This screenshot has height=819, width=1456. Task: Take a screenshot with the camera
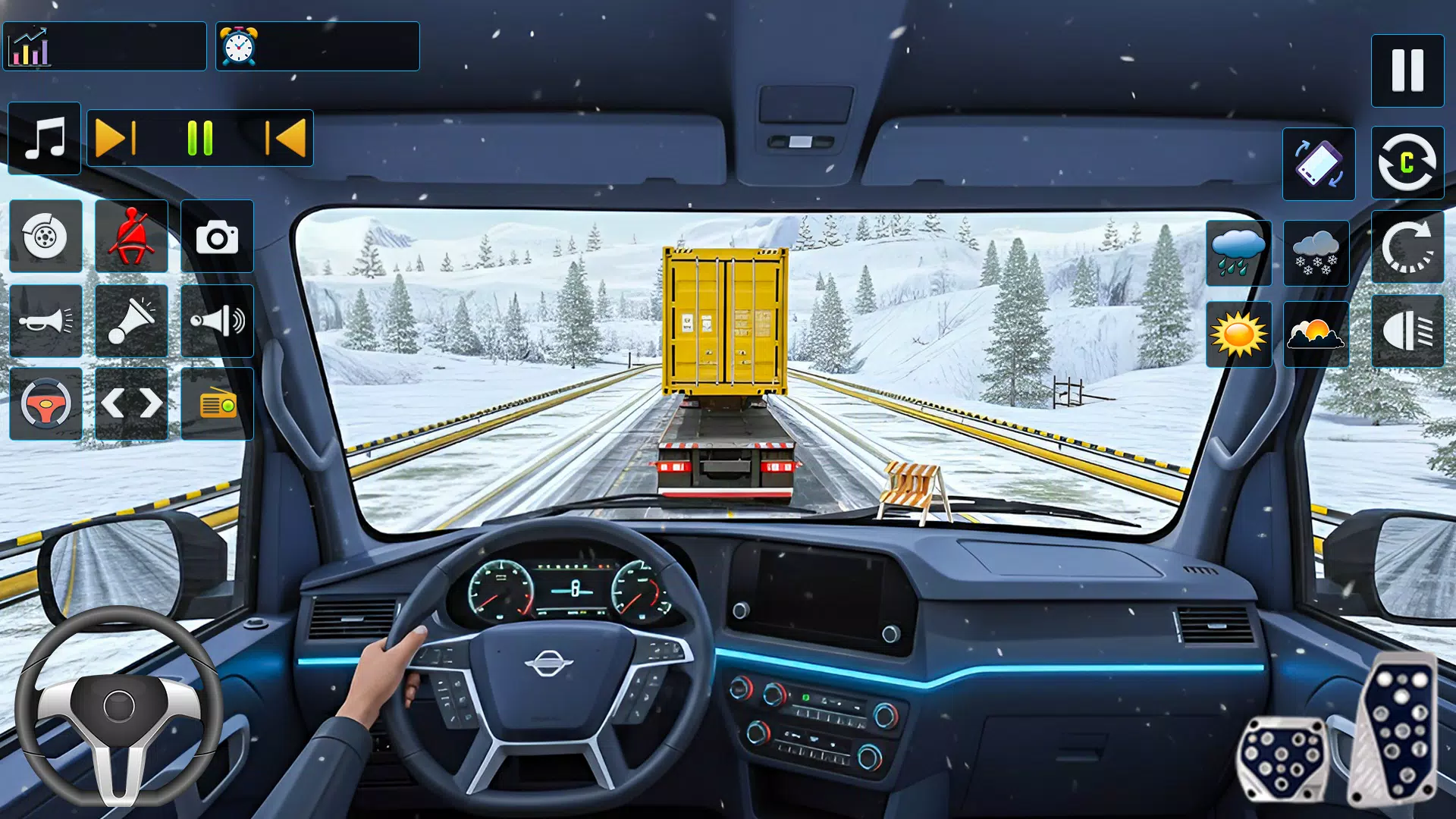(x=217, y=235)
